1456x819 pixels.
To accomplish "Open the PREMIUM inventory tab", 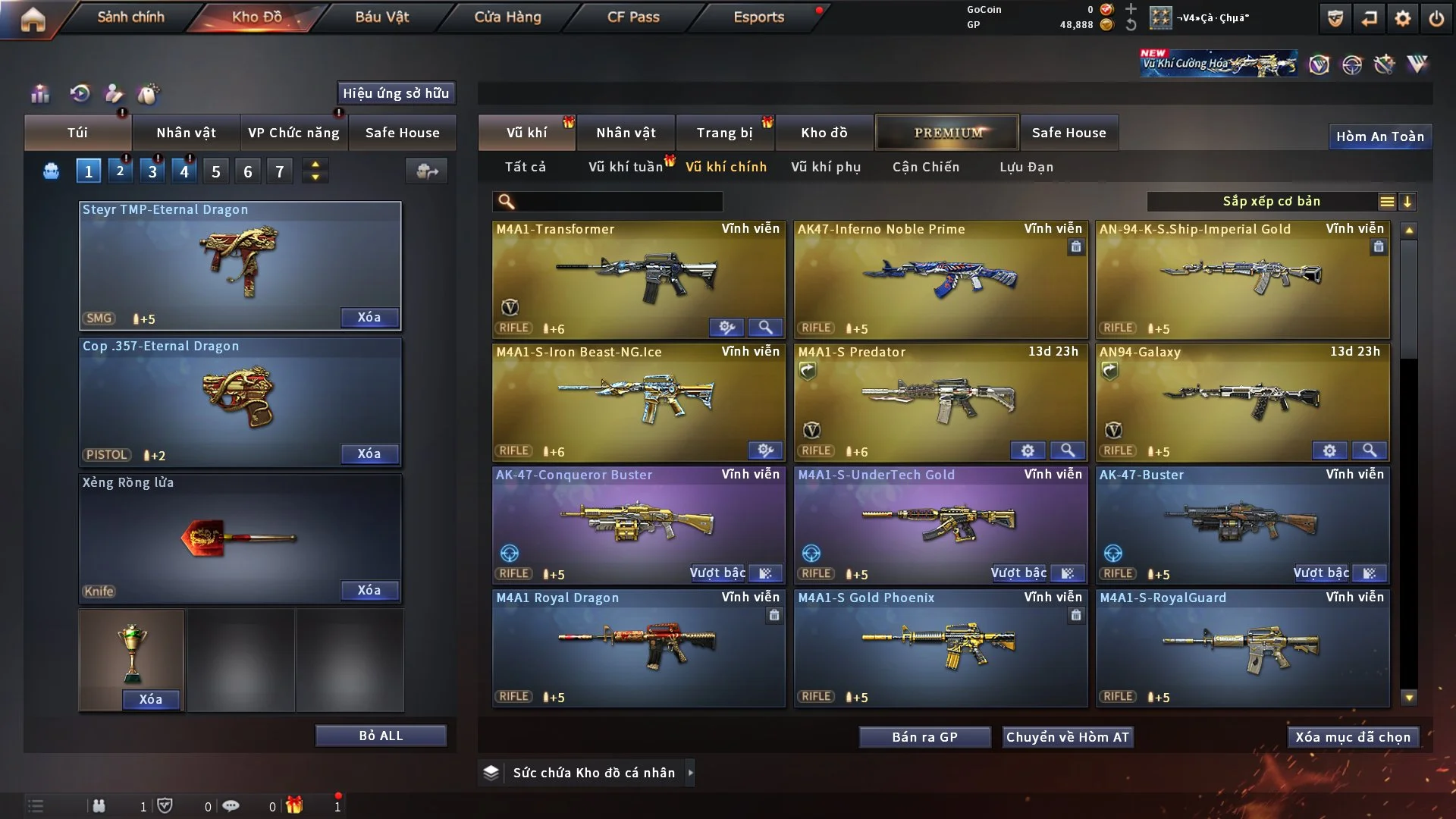I will [947, 133].
